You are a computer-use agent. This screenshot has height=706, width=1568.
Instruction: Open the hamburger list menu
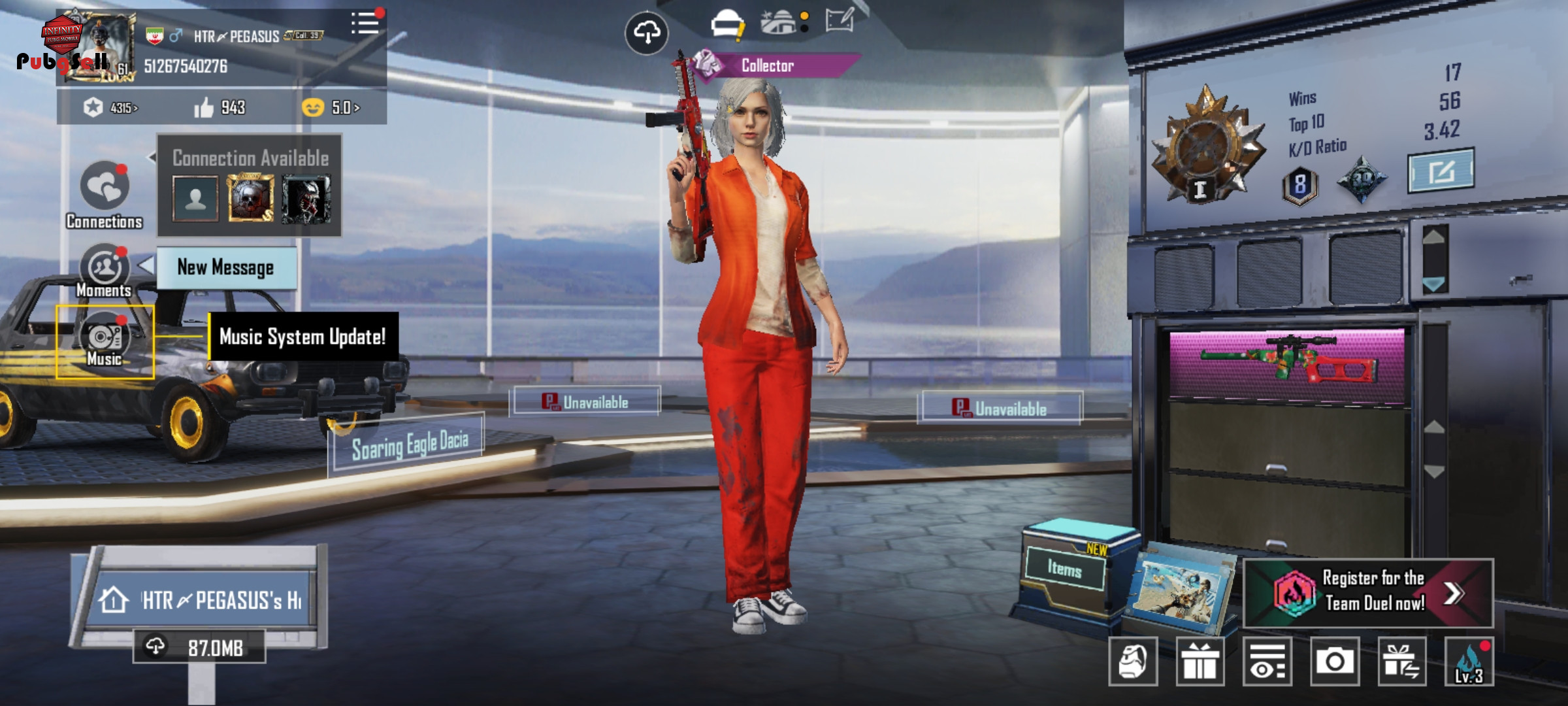coord(365,24)
